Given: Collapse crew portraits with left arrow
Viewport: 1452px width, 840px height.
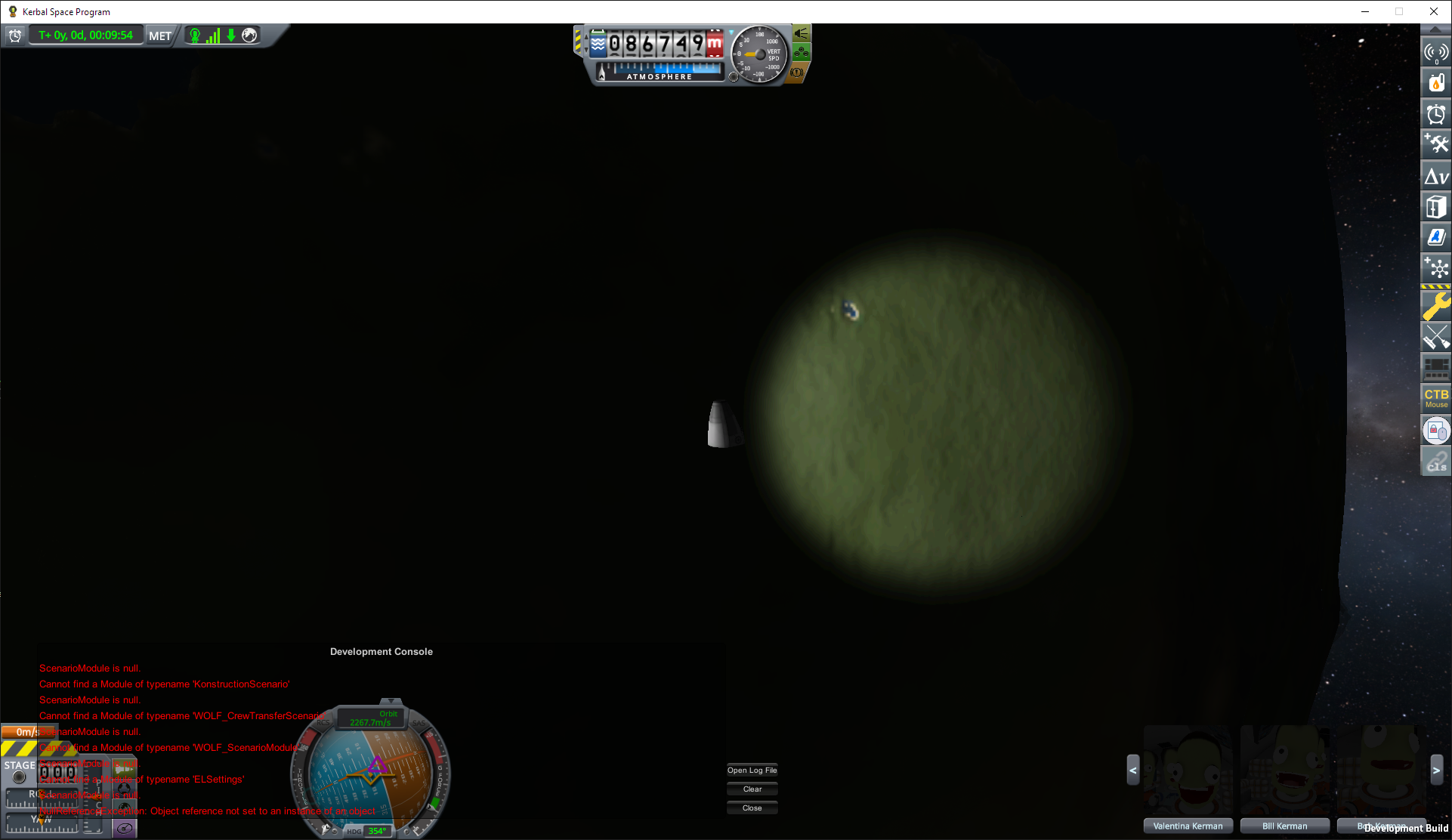Looking at the screenshot, I should point(1133,771).
